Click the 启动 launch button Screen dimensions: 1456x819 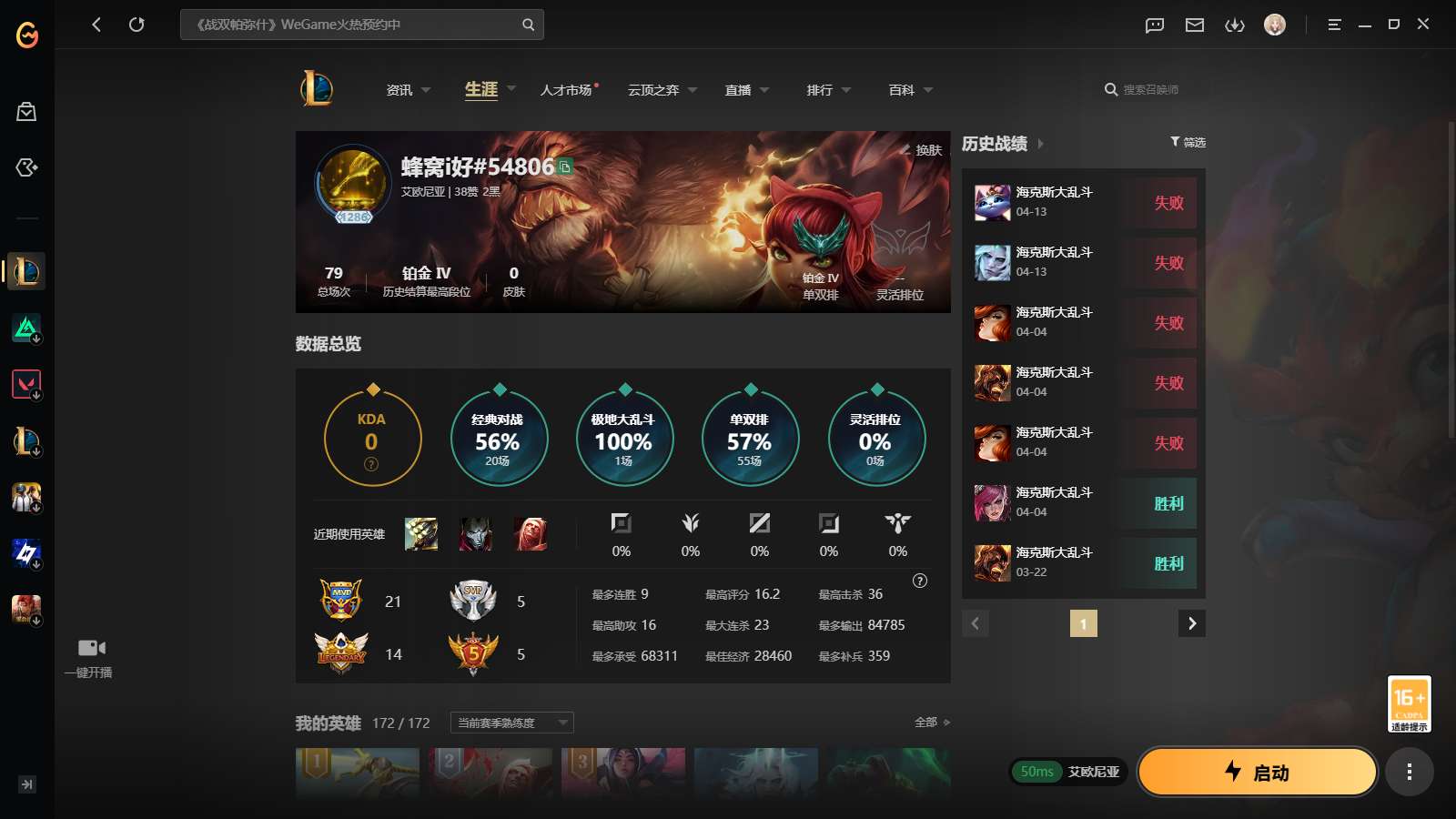tap(1257, 771)
